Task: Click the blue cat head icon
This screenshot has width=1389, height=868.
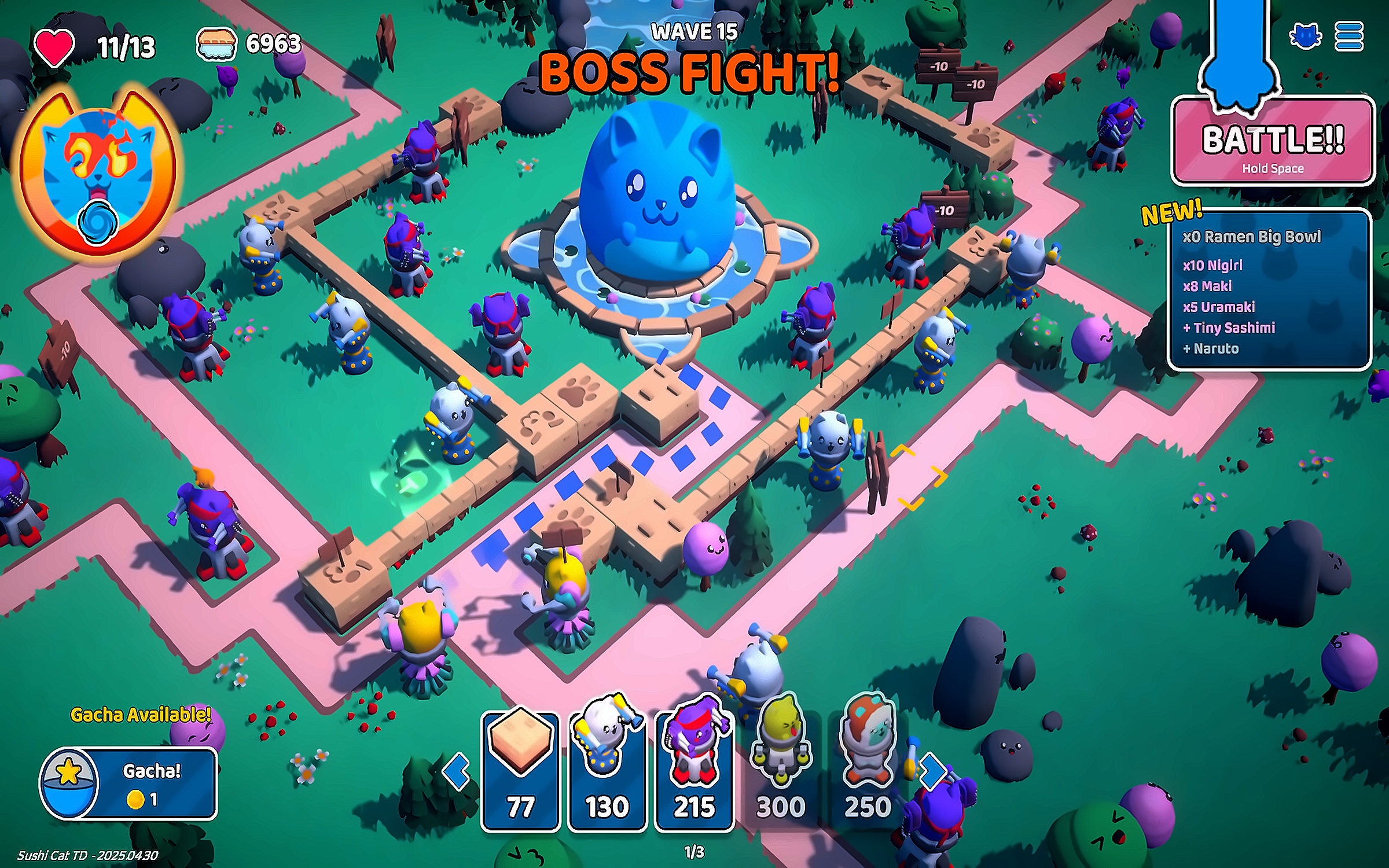Action: coord(1305,37)
